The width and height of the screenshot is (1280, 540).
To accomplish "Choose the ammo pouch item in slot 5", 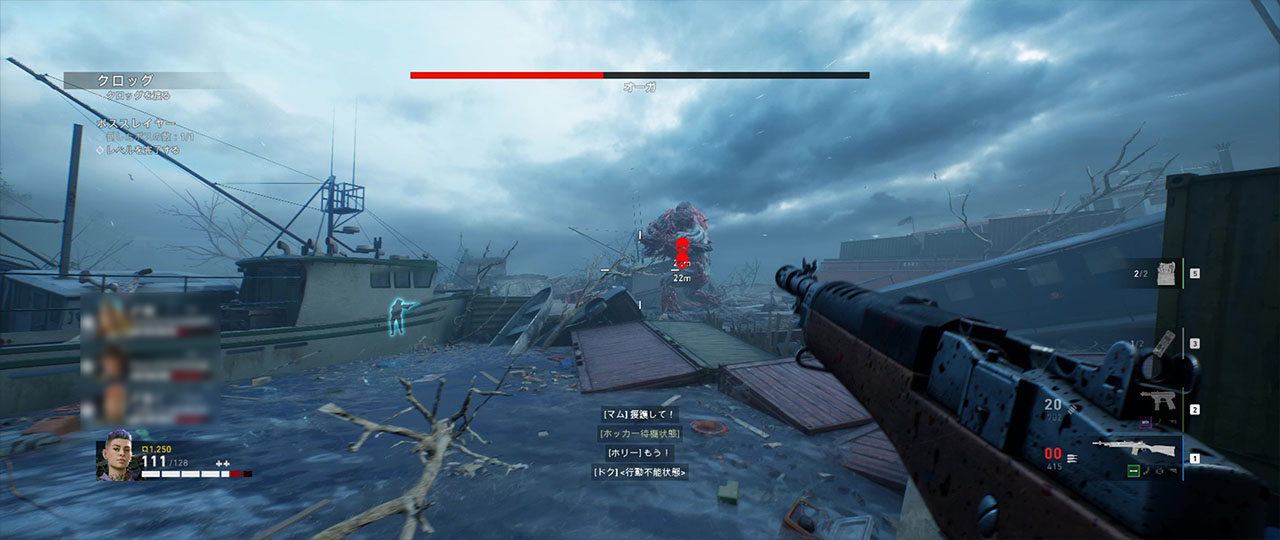I will pyautogui.click(x=1163, y=272).
